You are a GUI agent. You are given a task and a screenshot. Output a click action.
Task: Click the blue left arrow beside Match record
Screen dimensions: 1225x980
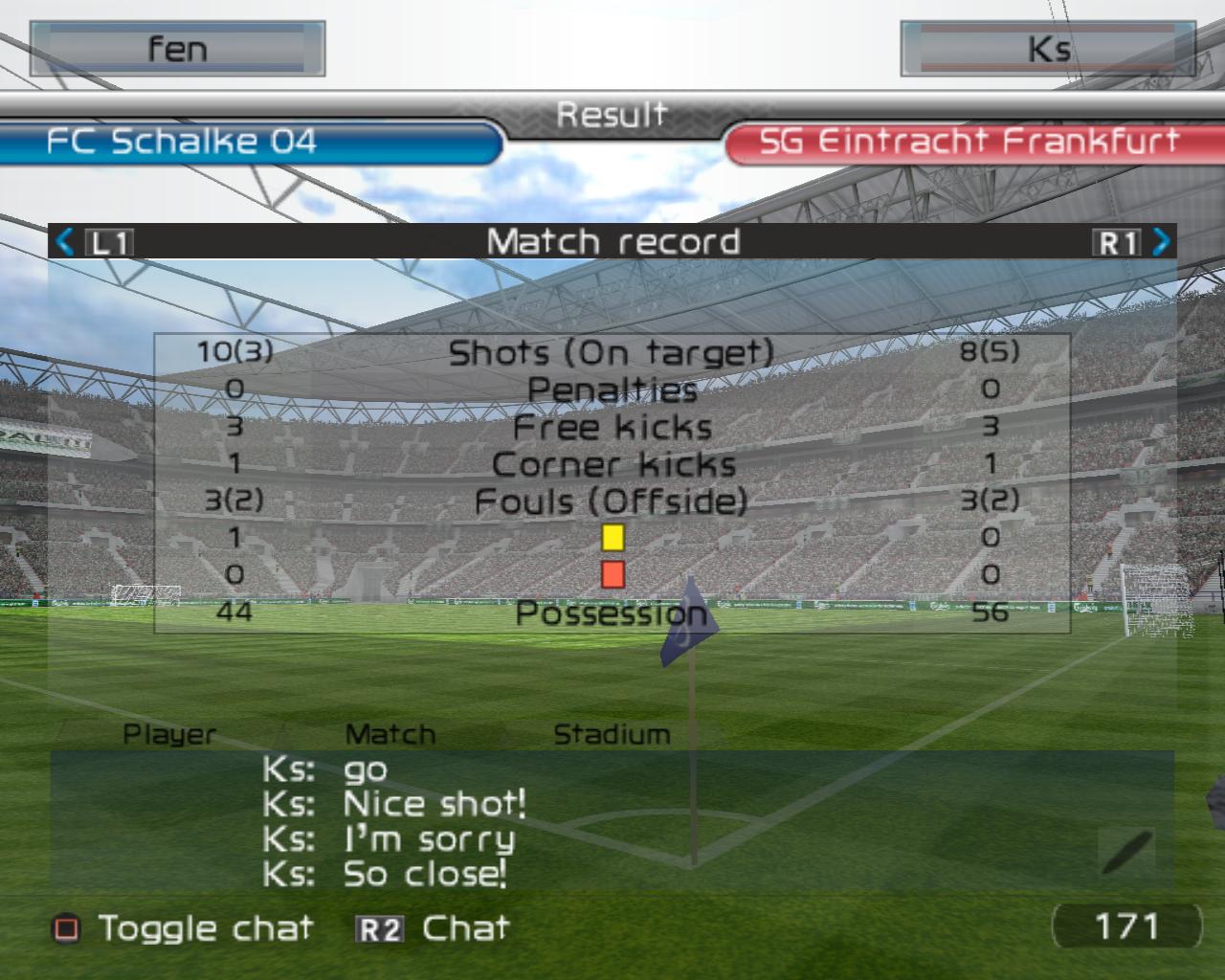65,241
